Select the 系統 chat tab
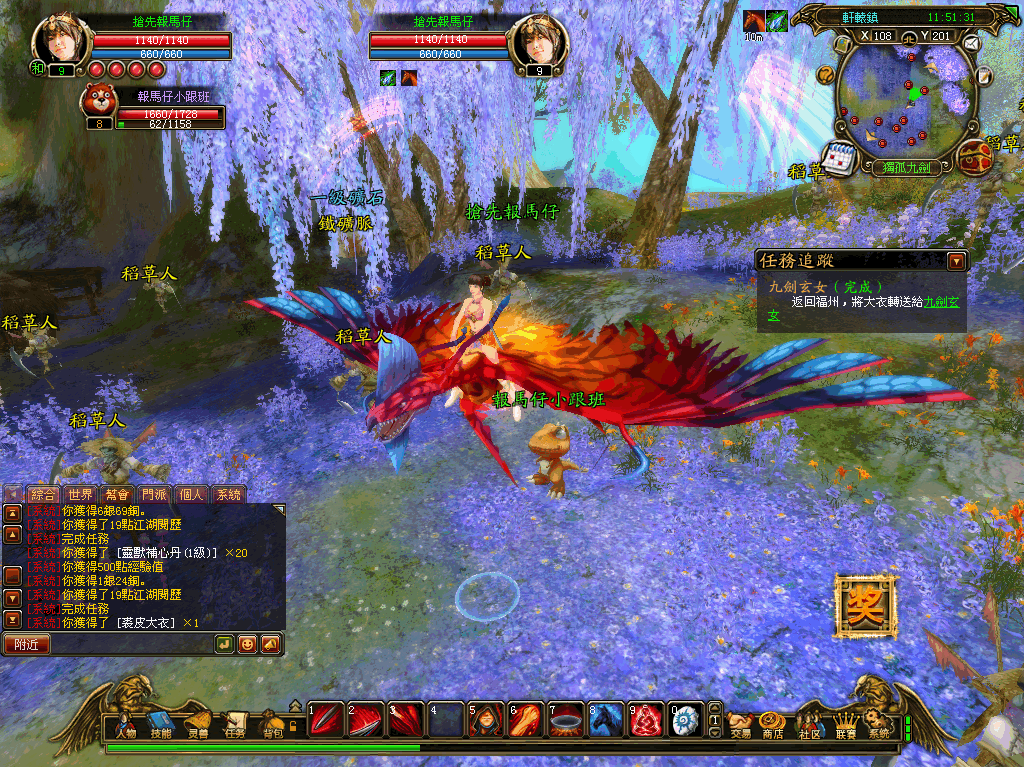1024x767 pixels. point(228,494)
